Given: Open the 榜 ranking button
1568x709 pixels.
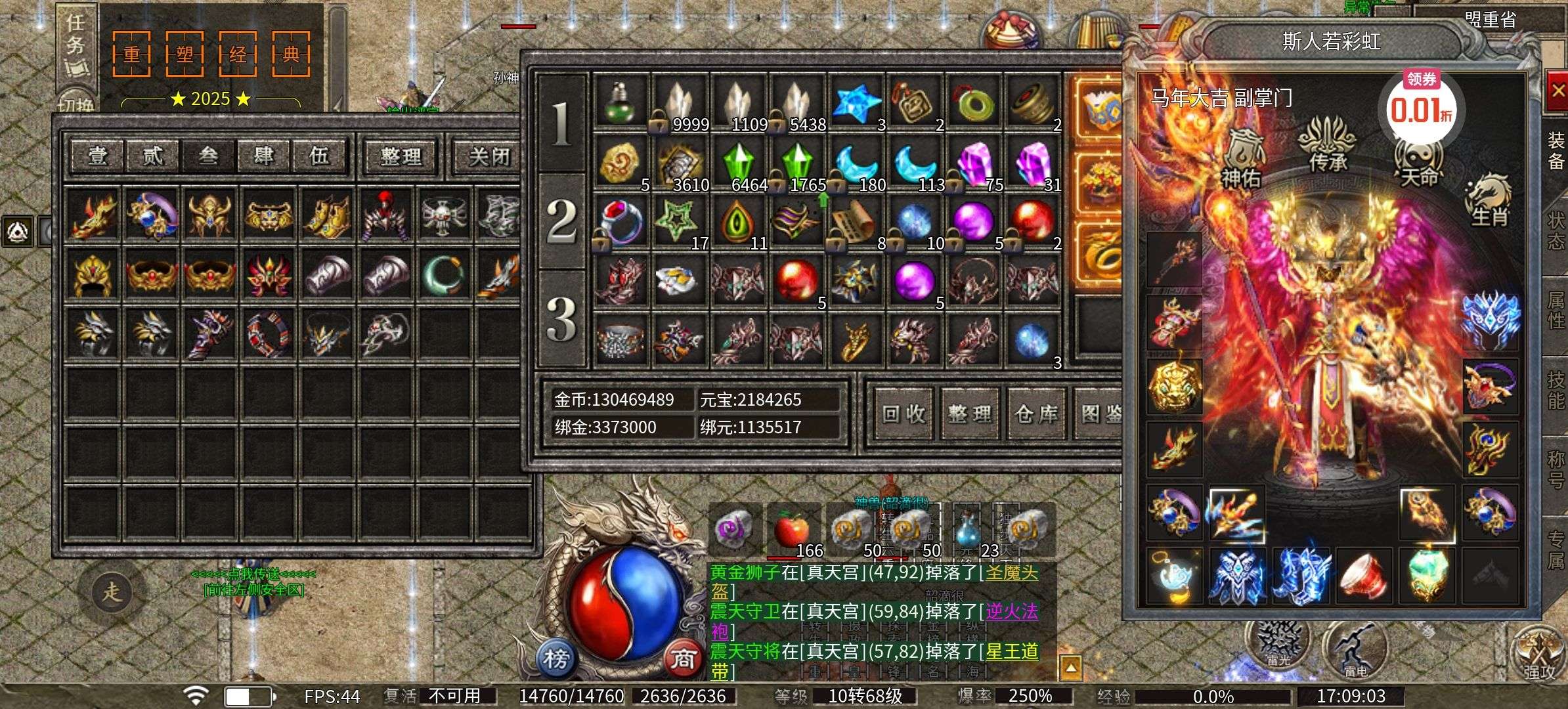Looking at the screenshot, I should coord(555,658).
